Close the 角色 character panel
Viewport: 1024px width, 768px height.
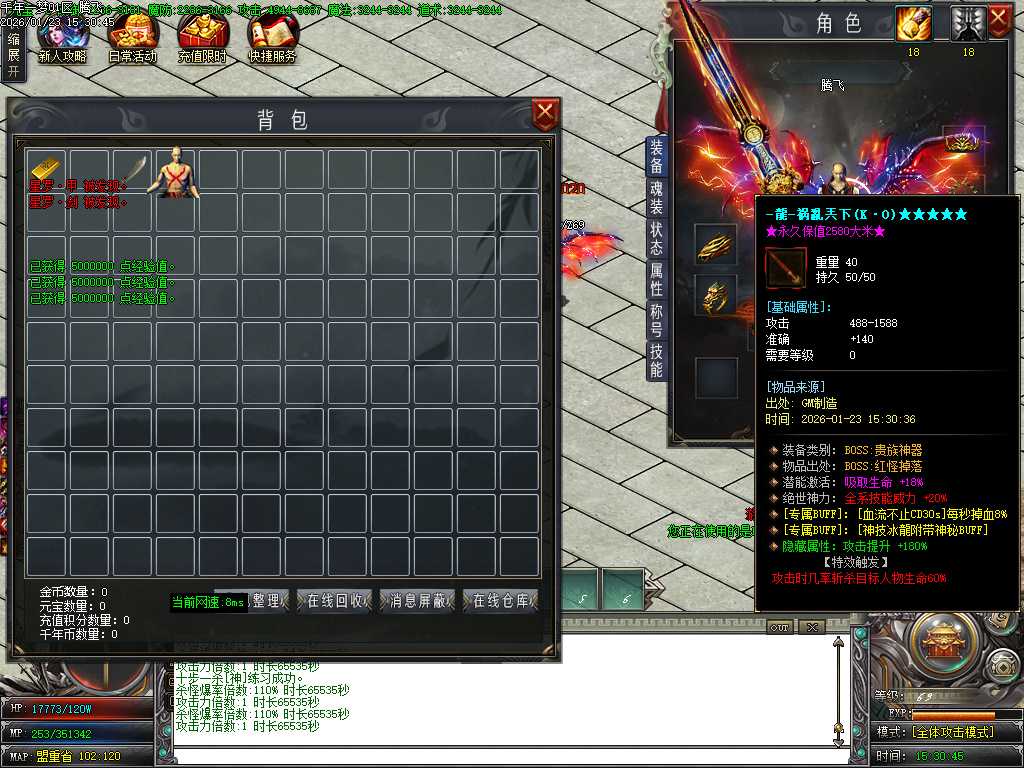(999, 21)
